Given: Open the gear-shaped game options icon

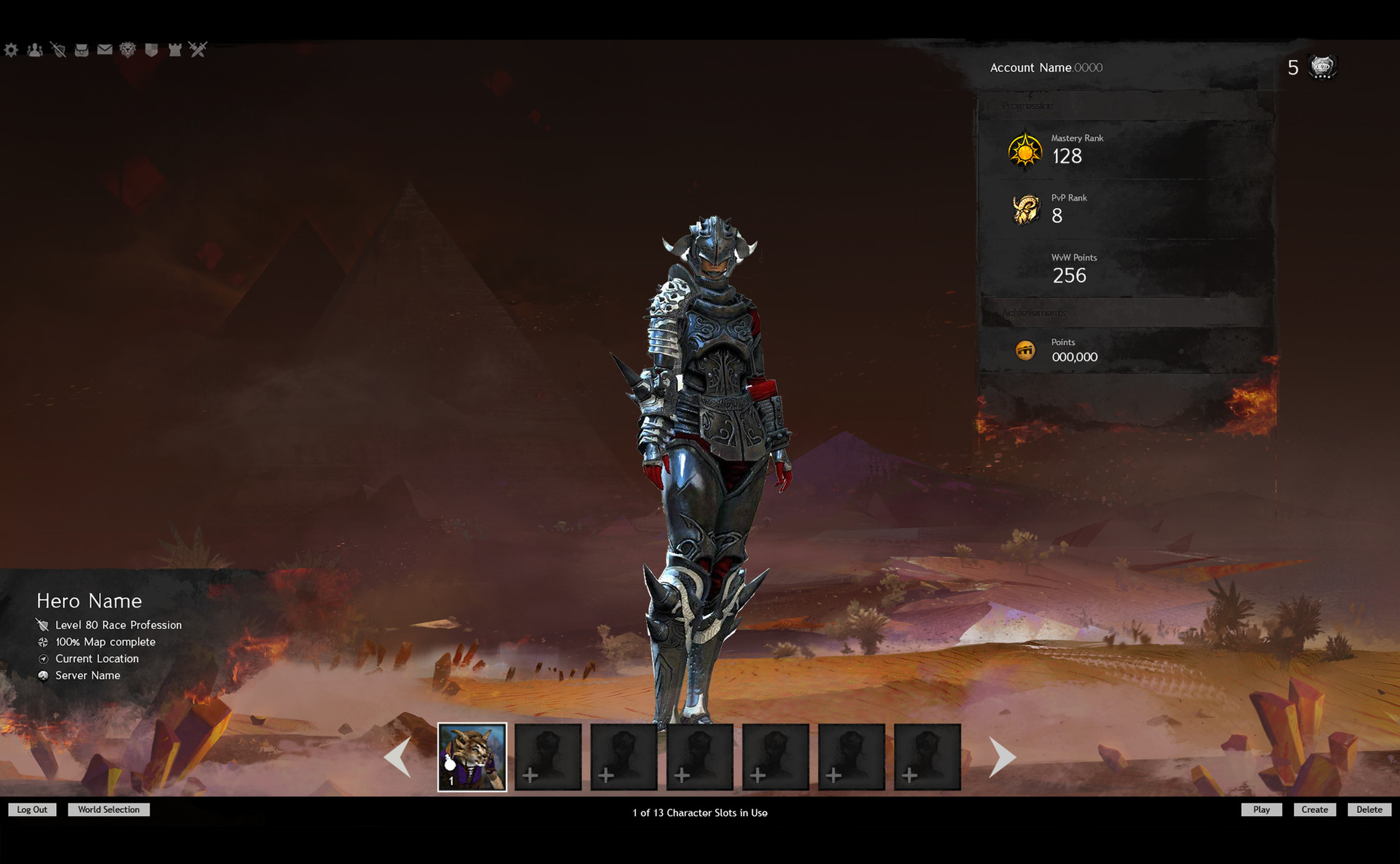Looking at the screenshot, I should click(x=11, y=50).
